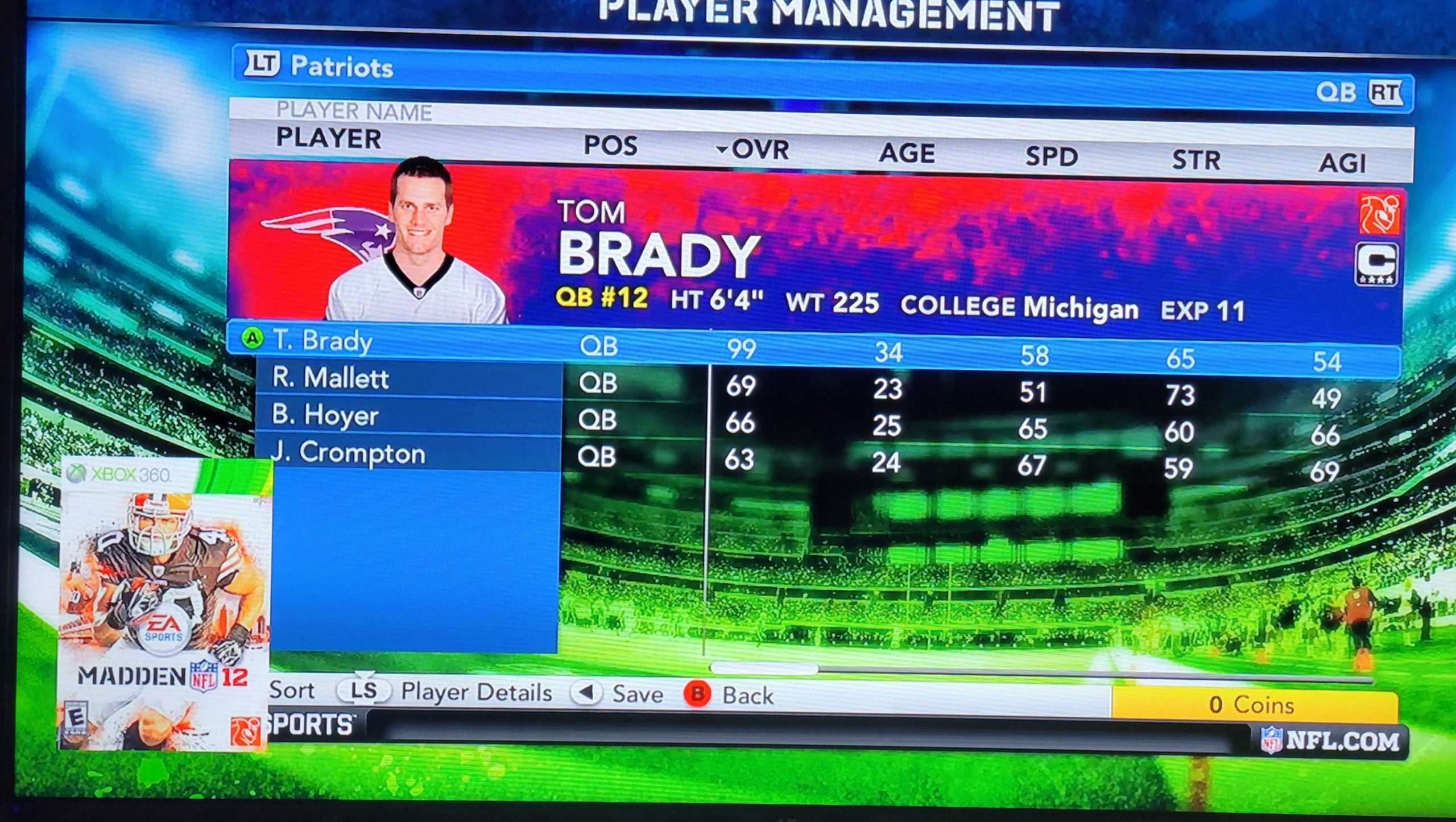Image resolution: width=1456 pixels, height=822 pixels.
Task: Click the Sort button
Action: pos(292,690)
